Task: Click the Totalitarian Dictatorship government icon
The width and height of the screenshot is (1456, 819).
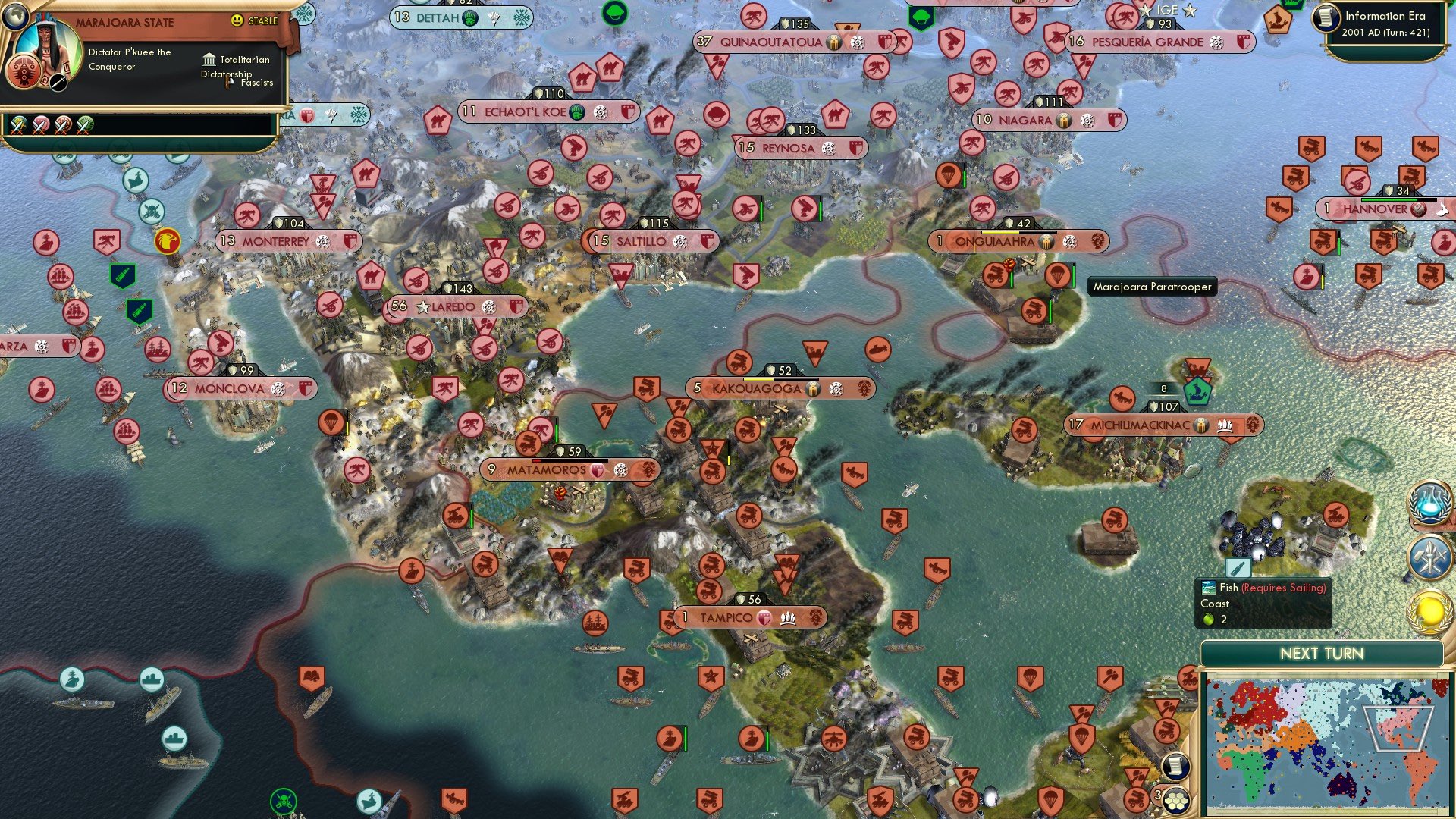Action: [208, 60]
